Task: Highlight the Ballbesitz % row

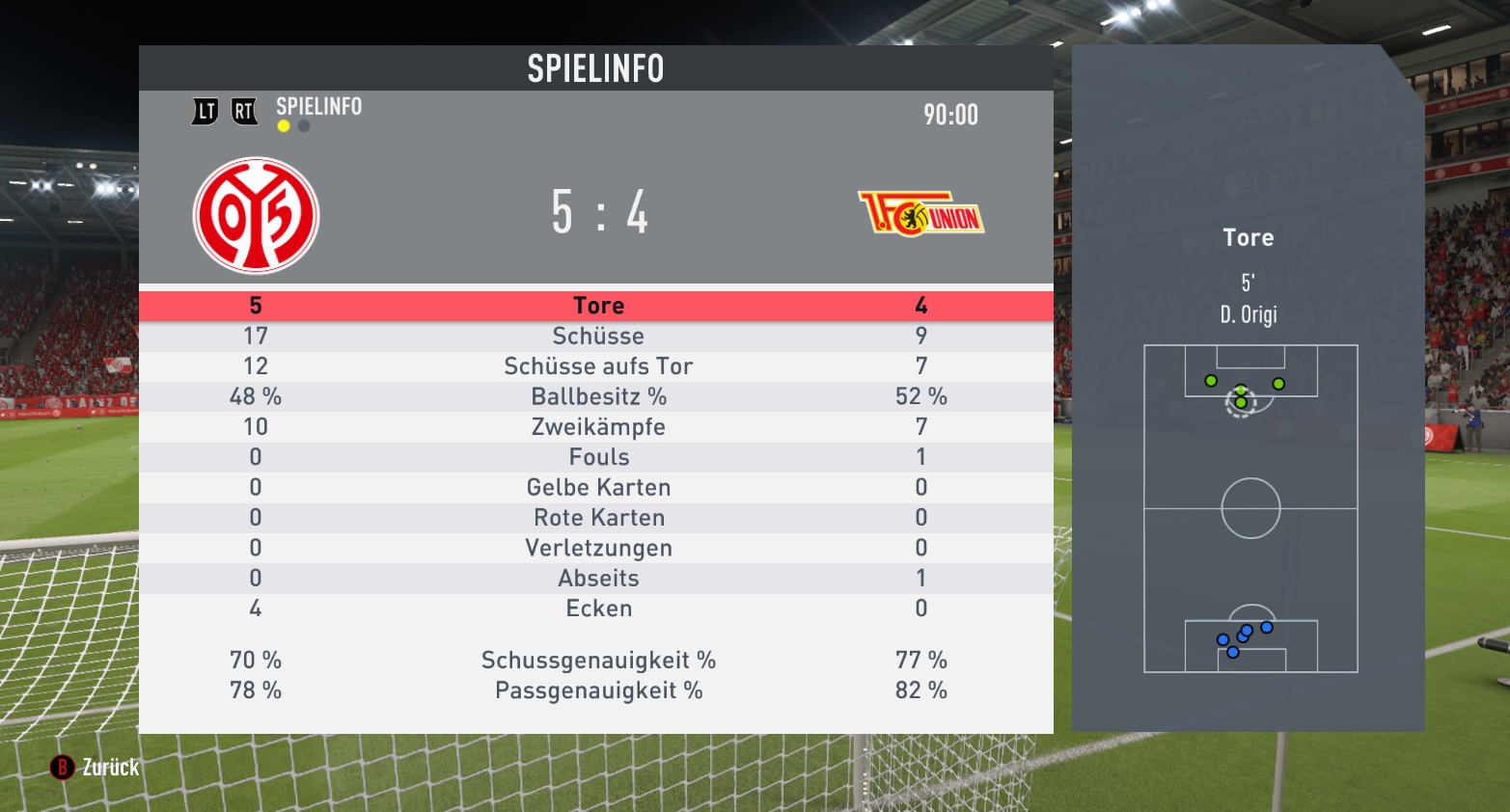Action: click(x=598, y=396)
